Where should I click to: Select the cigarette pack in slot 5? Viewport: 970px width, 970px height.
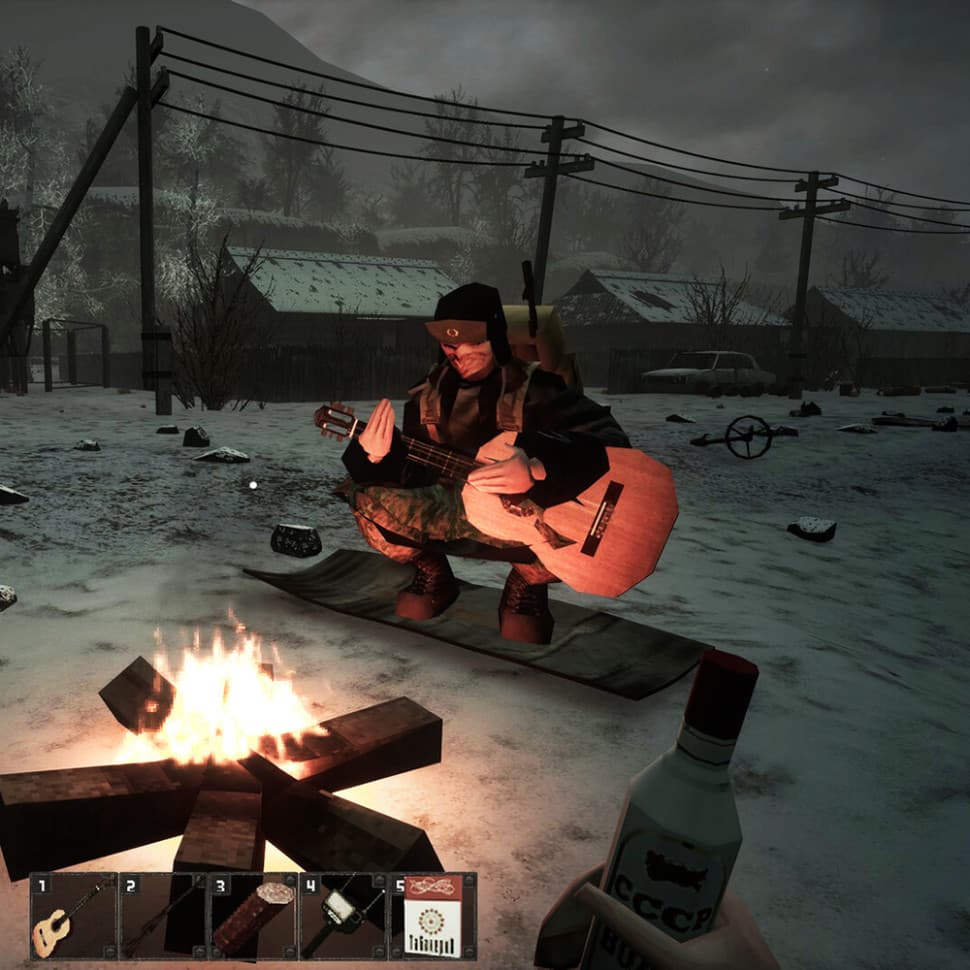(432, 916)
